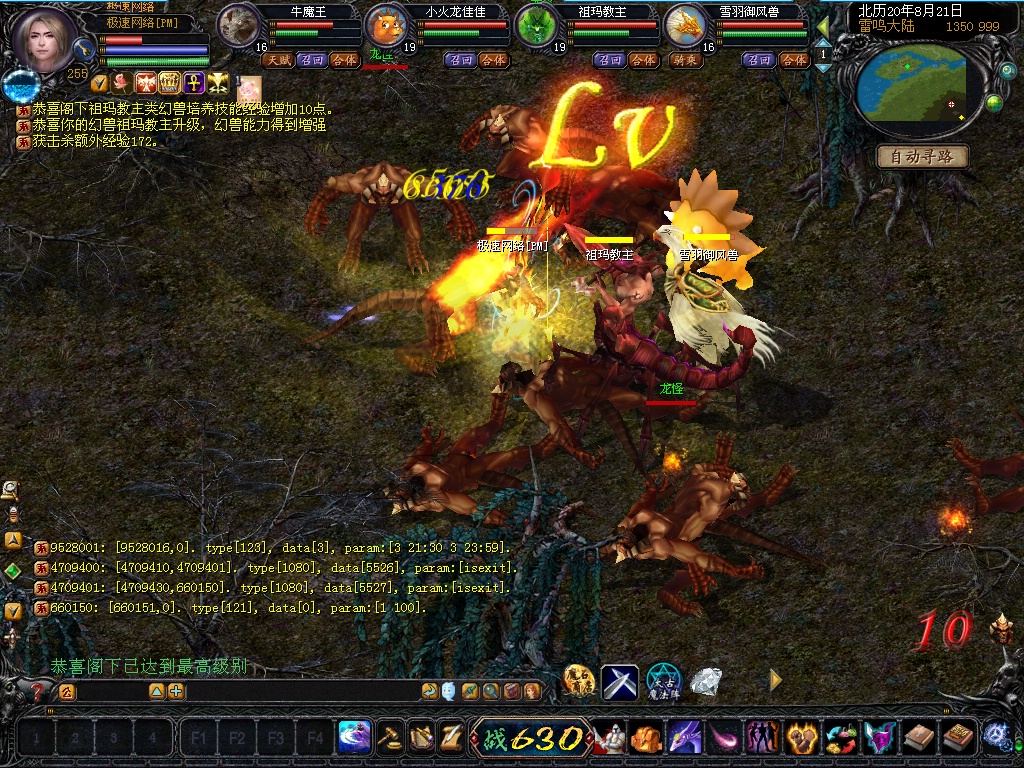Screen dimensions: 1024x768
Task: Click 合体 under the 祖玛教主 pet
Action: tap(644, 60)
